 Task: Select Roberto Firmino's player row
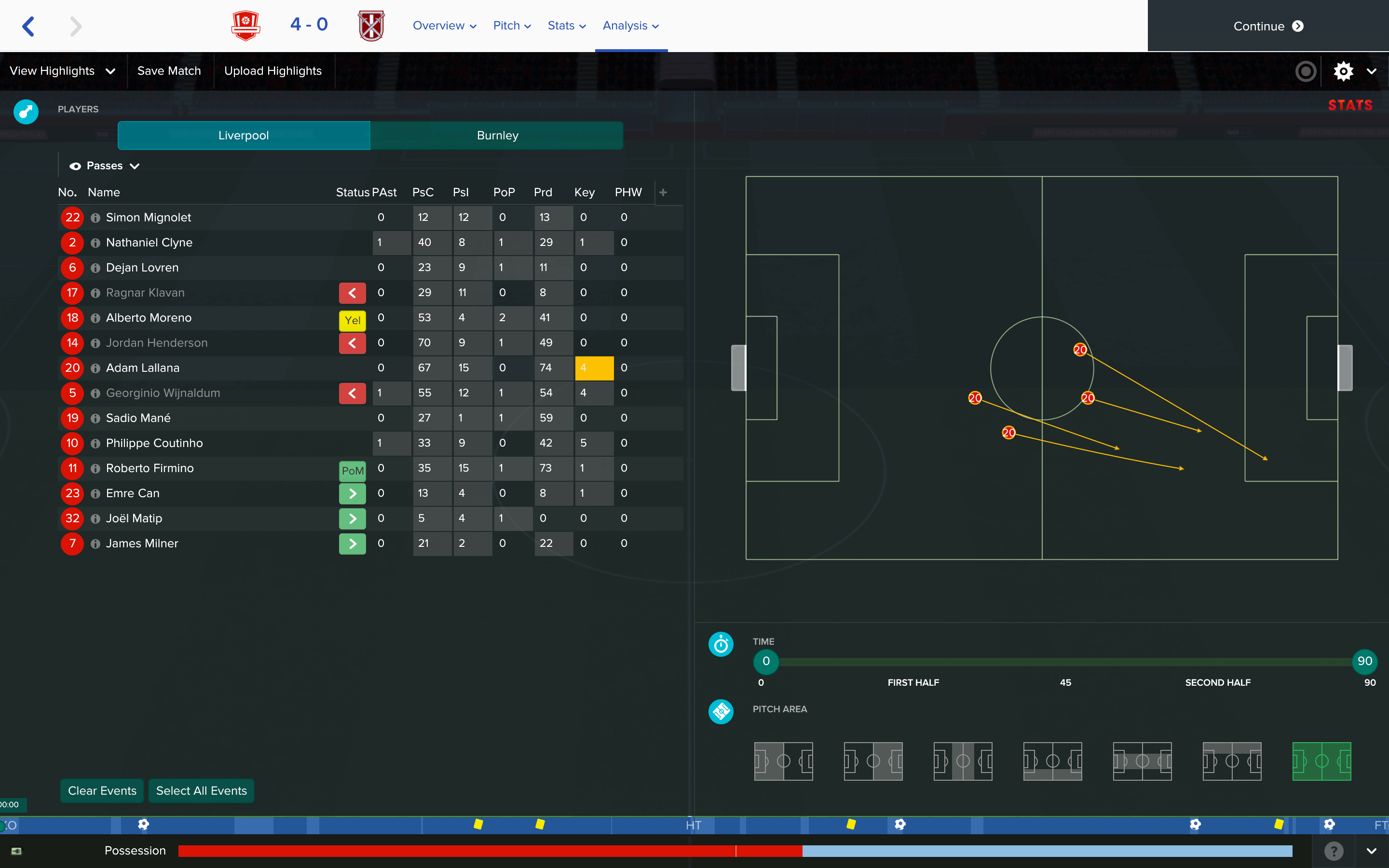(150, 468)
